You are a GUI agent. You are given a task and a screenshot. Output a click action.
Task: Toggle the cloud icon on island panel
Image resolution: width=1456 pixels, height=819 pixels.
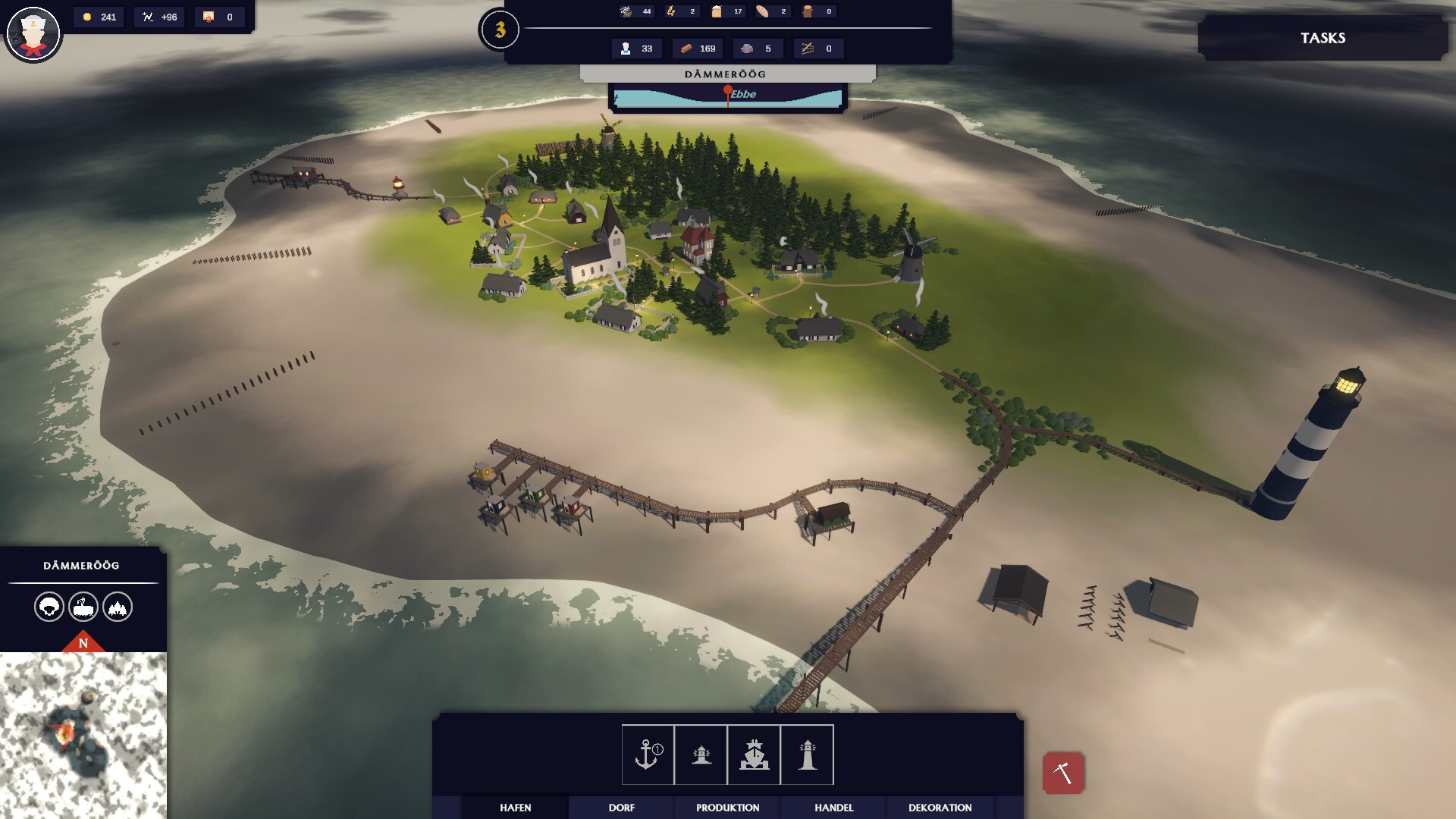tap(49, 607)
